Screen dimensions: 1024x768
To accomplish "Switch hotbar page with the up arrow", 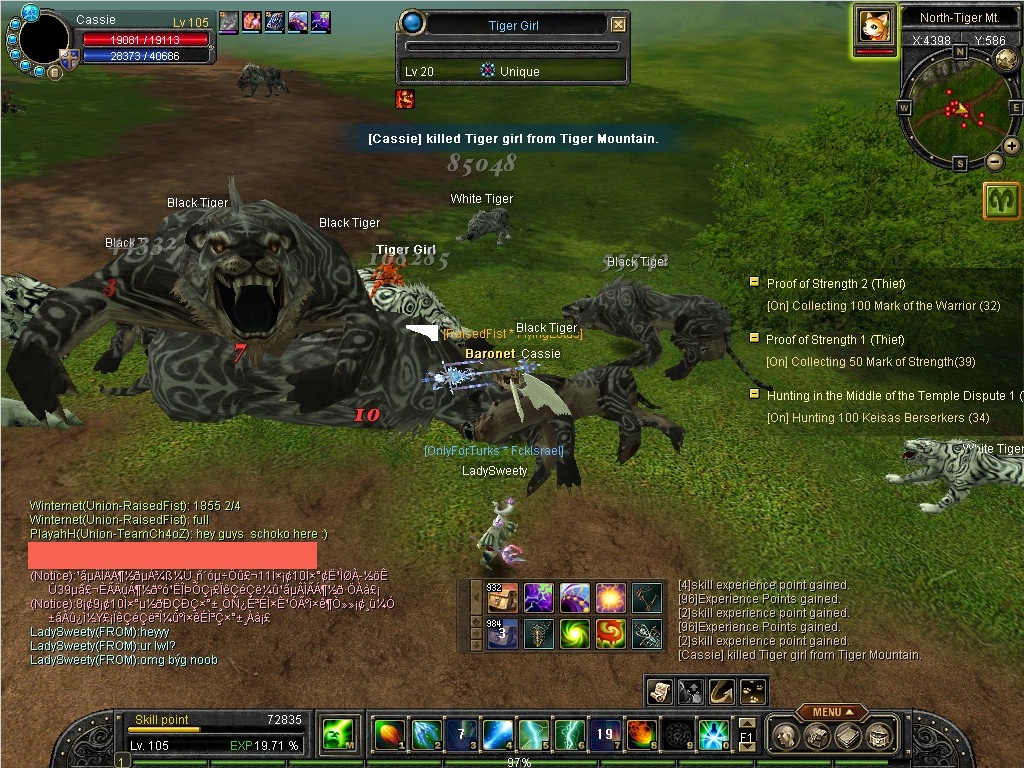I will pos(746,723).
